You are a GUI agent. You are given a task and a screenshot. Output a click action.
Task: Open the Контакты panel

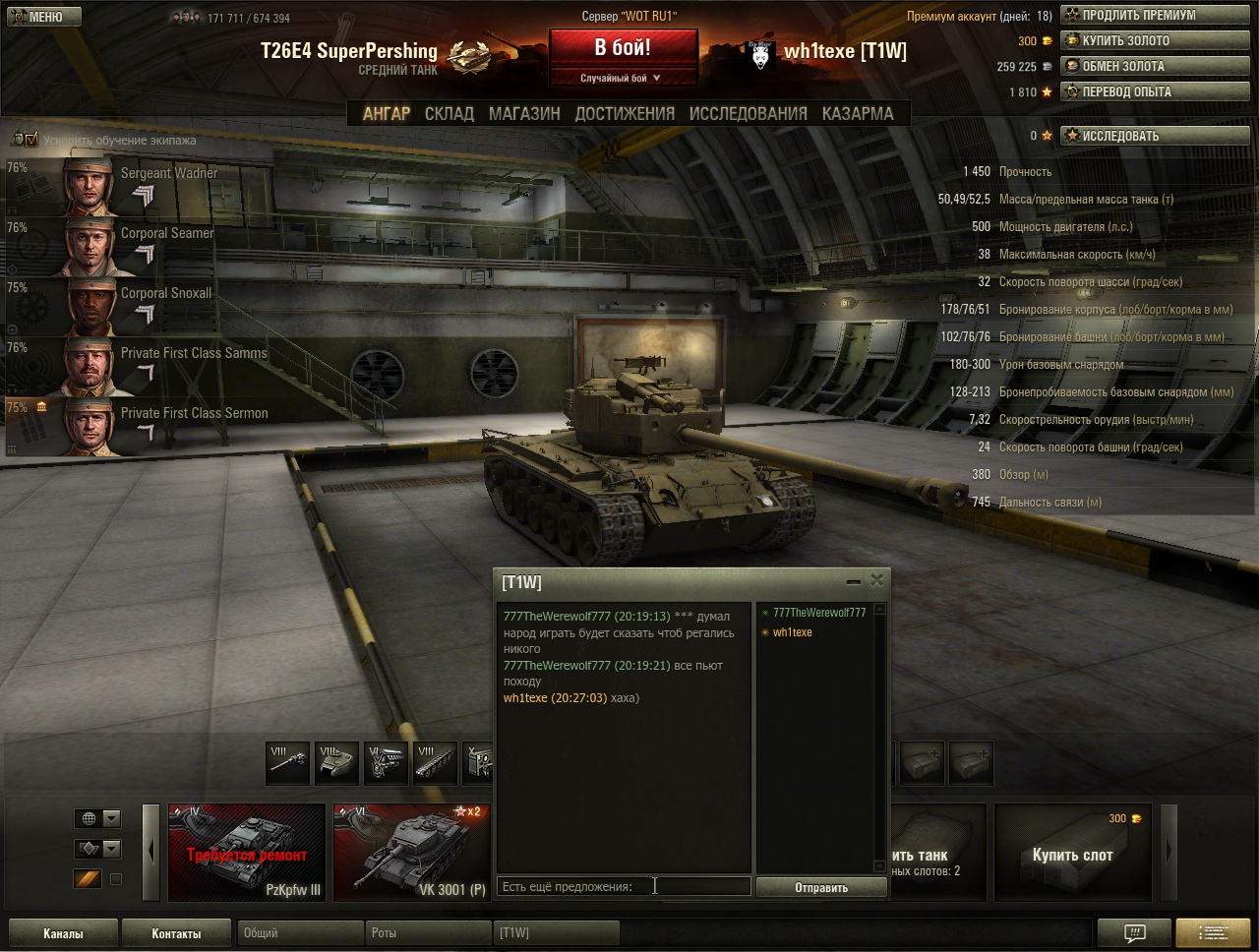click(x=176, y=933)
